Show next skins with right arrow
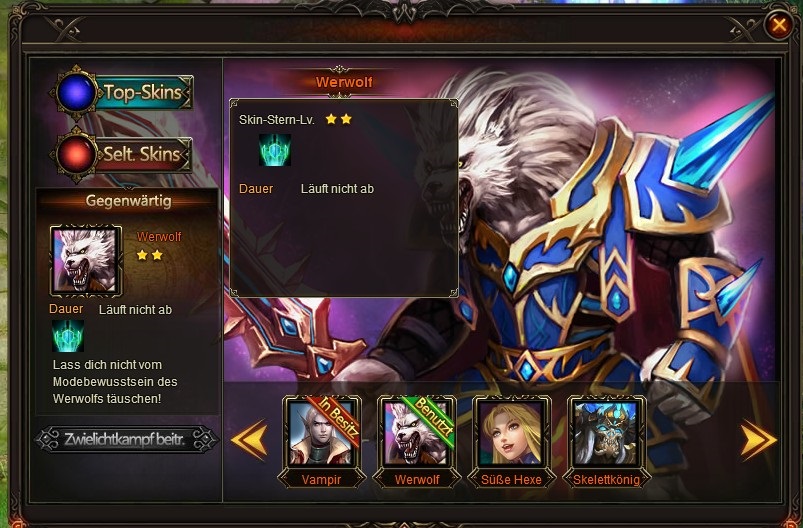 click(x=758, y=440)
